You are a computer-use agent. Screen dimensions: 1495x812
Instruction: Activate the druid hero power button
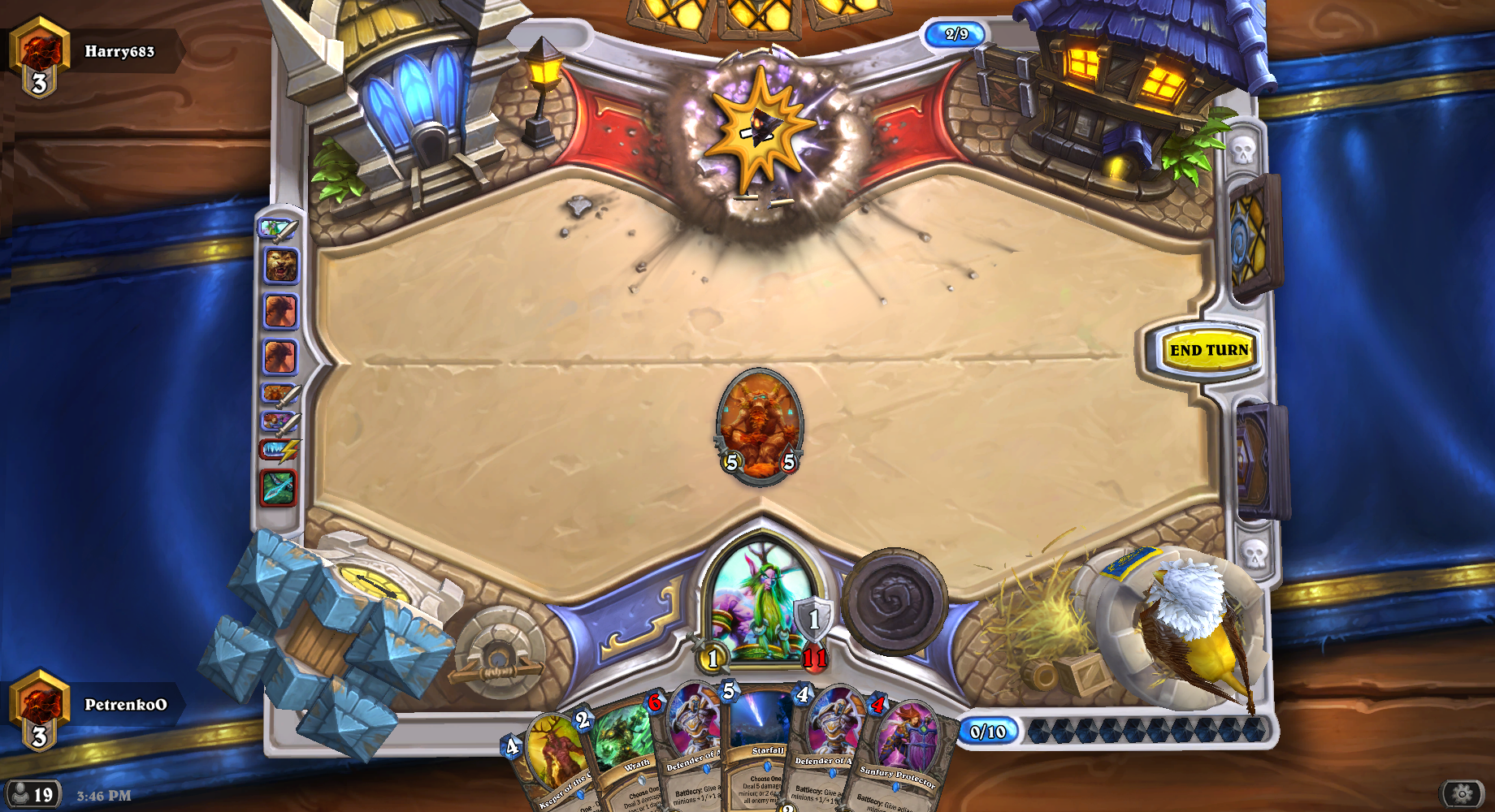895,601
